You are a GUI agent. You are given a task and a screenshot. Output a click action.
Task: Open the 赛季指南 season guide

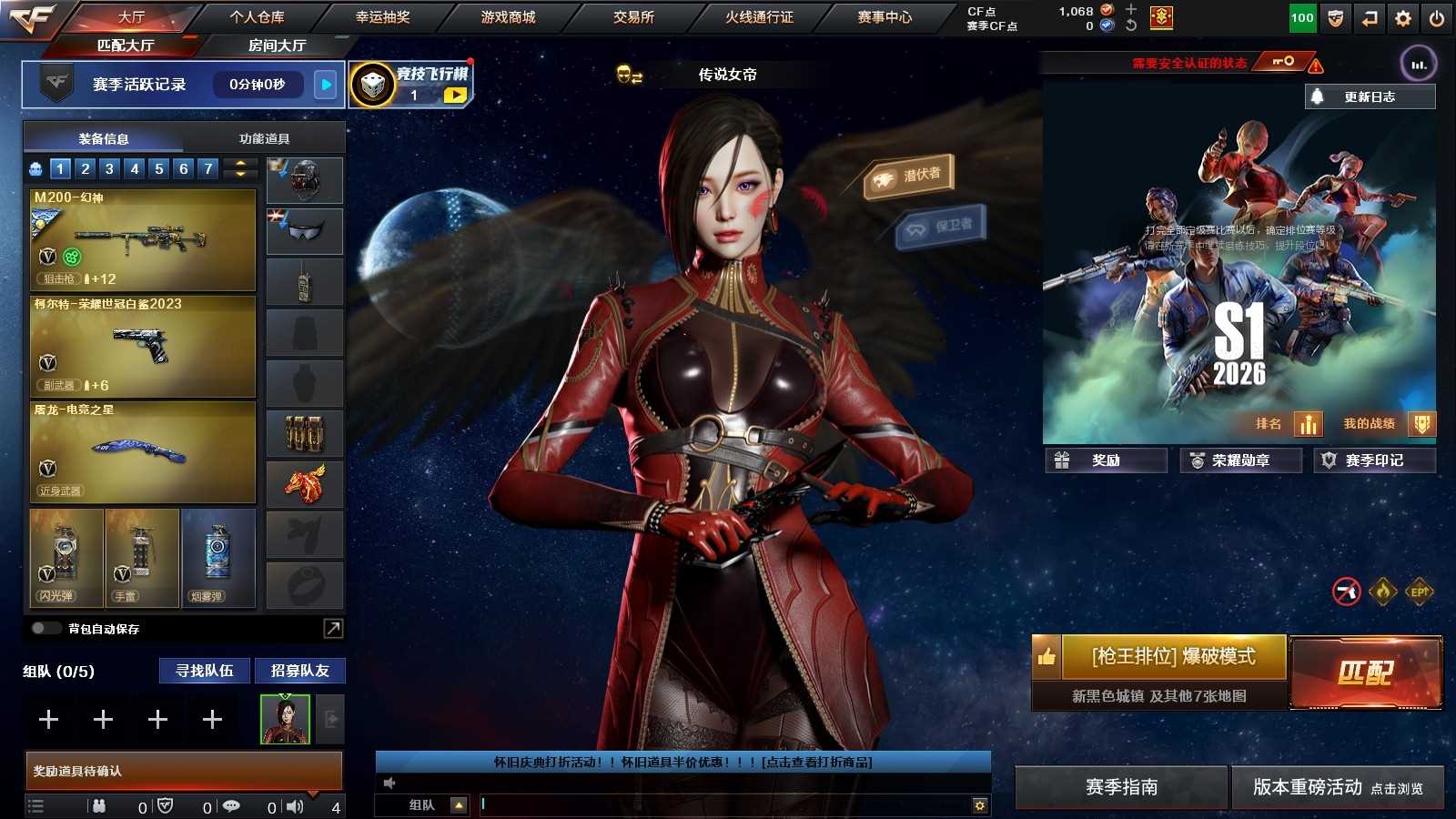(1121, 787)
